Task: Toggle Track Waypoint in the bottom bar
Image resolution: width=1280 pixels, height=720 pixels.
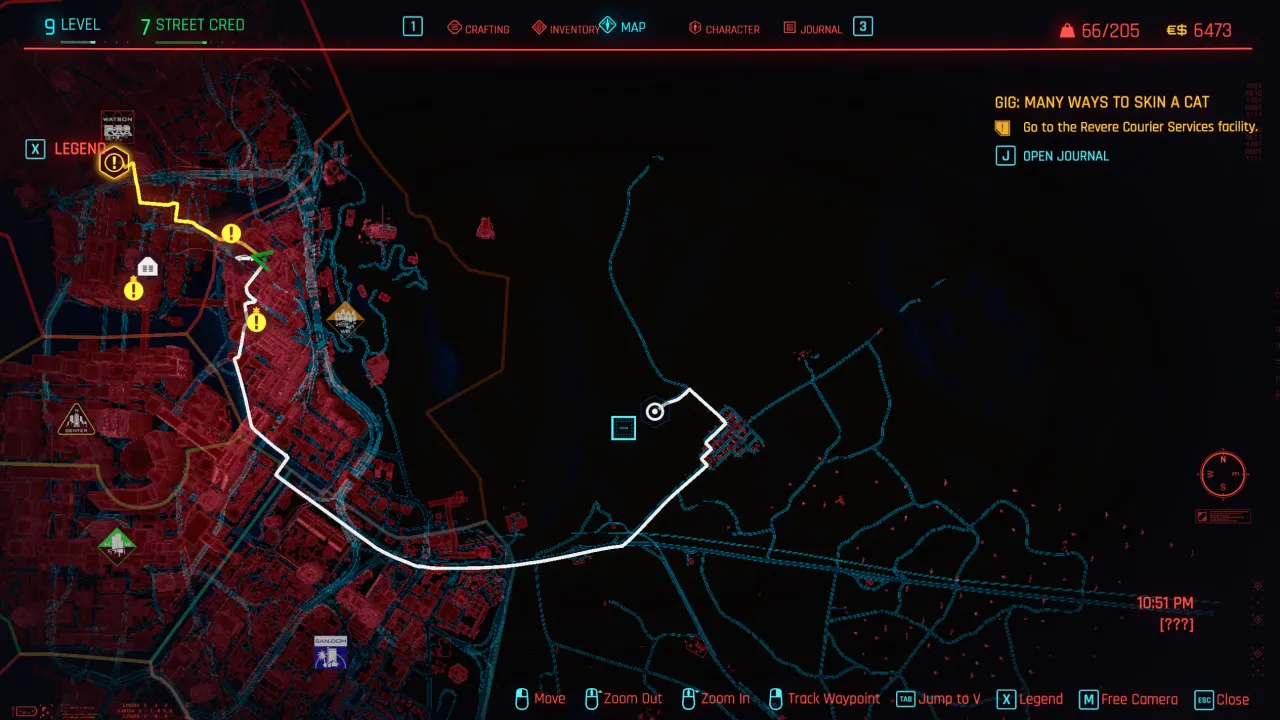Action: 825,699
